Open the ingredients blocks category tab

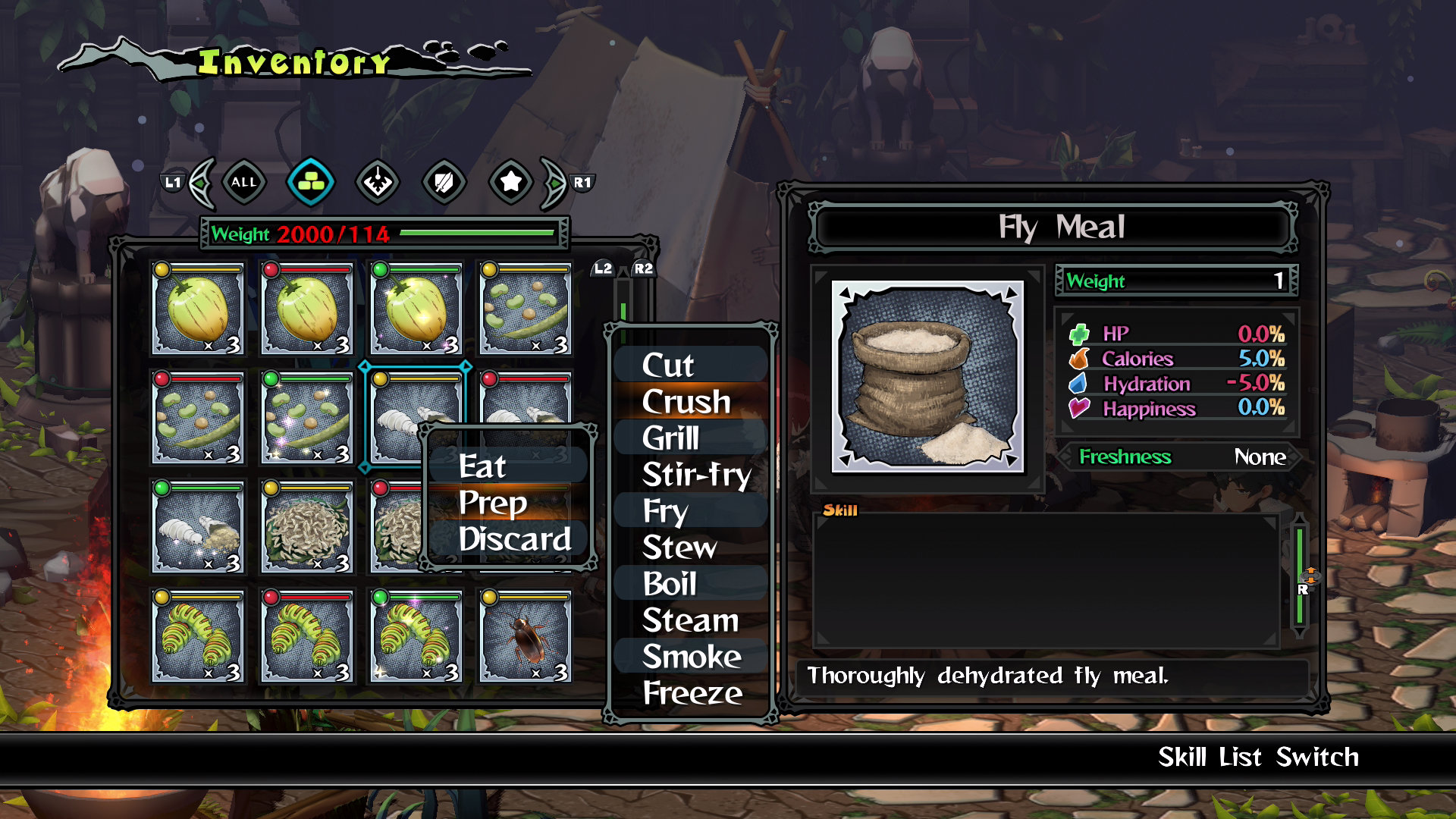311,182
